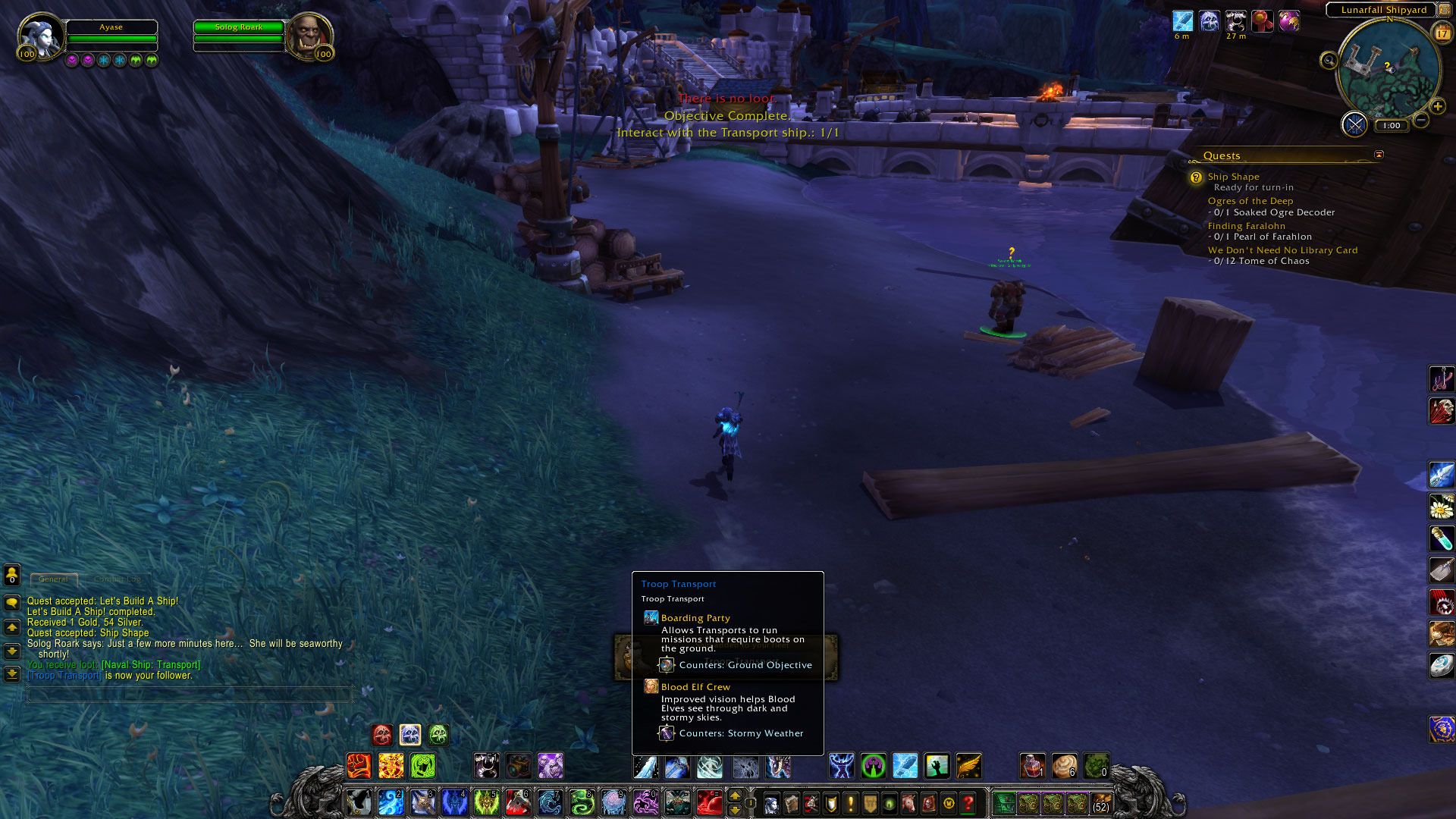1456x819 pixels.
Task: Zoom out the minimap with the minus button
Action: pyautogui.click(x=1421, y=120)
